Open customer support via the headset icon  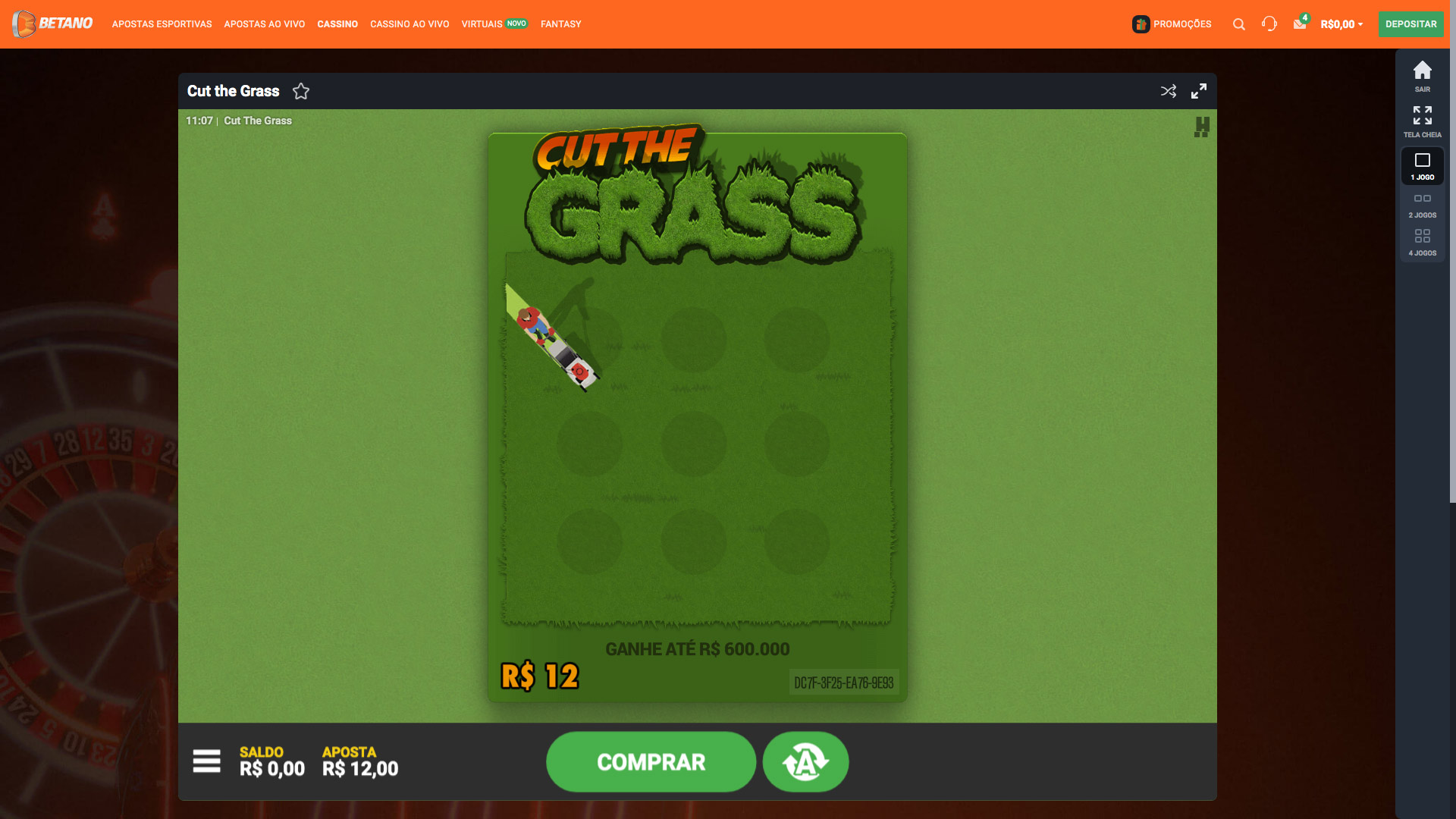click(x=1270, y=24)
